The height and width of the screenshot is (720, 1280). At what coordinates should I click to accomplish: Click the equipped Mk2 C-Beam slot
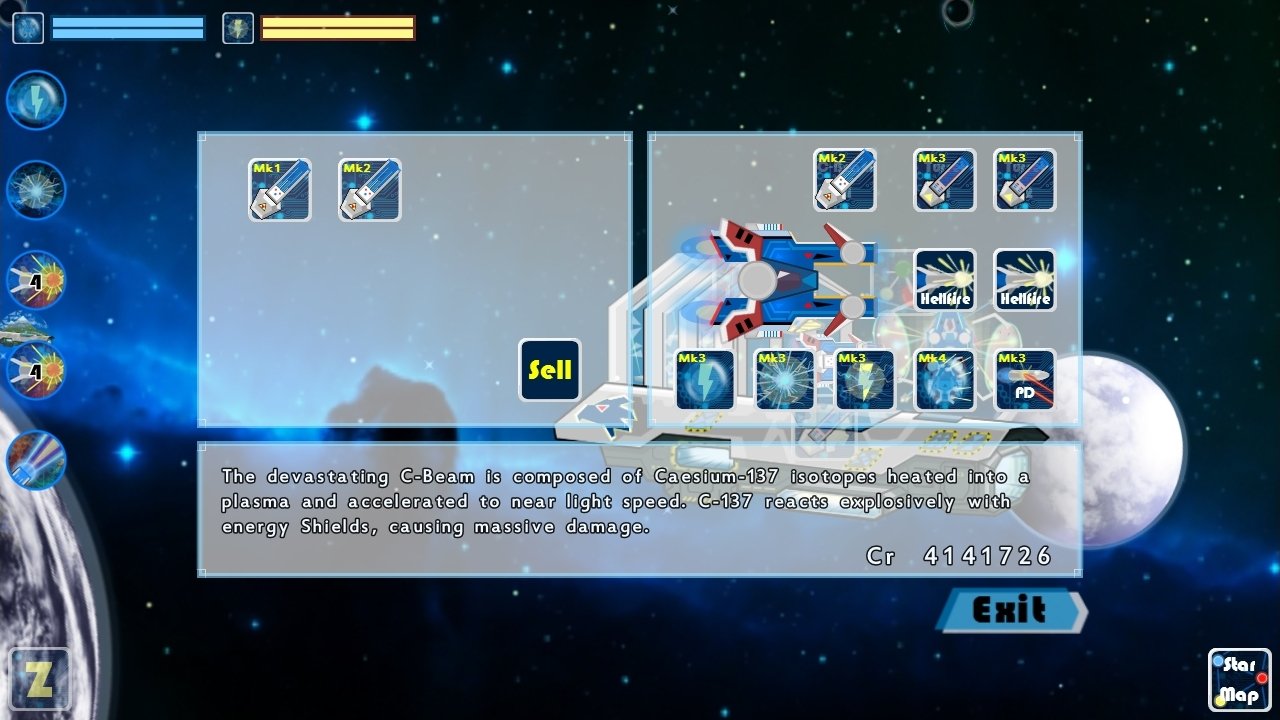[x=844, y=180]
